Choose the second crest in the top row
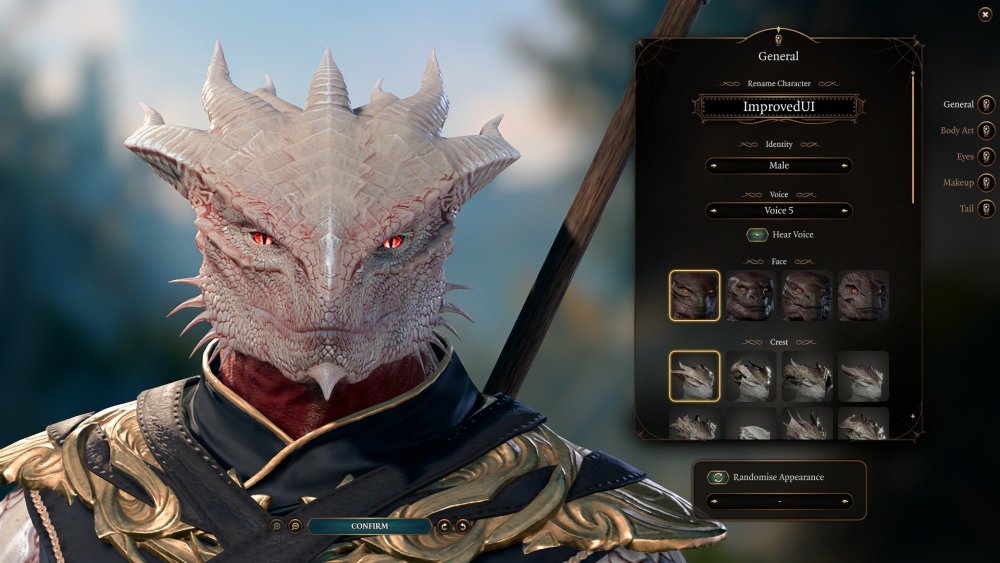 751,376
